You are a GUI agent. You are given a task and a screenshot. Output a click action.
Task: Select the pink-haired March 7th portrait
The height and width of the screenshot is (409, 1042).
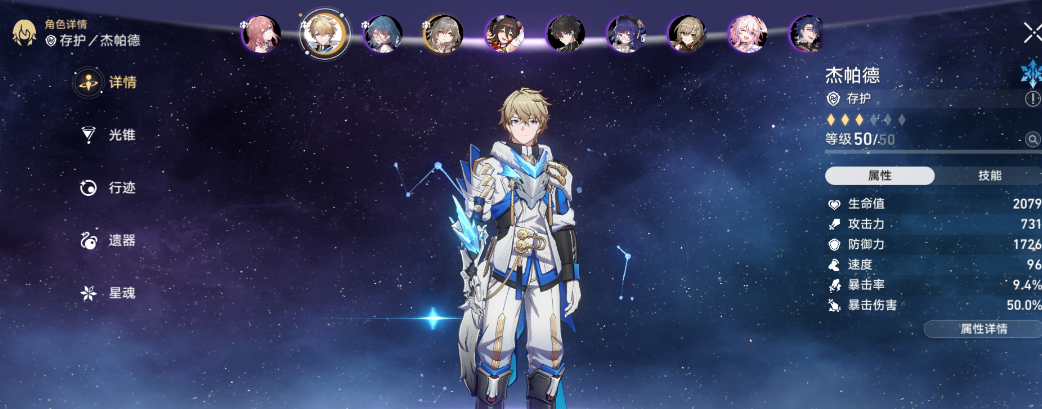(x=747, y=34)
